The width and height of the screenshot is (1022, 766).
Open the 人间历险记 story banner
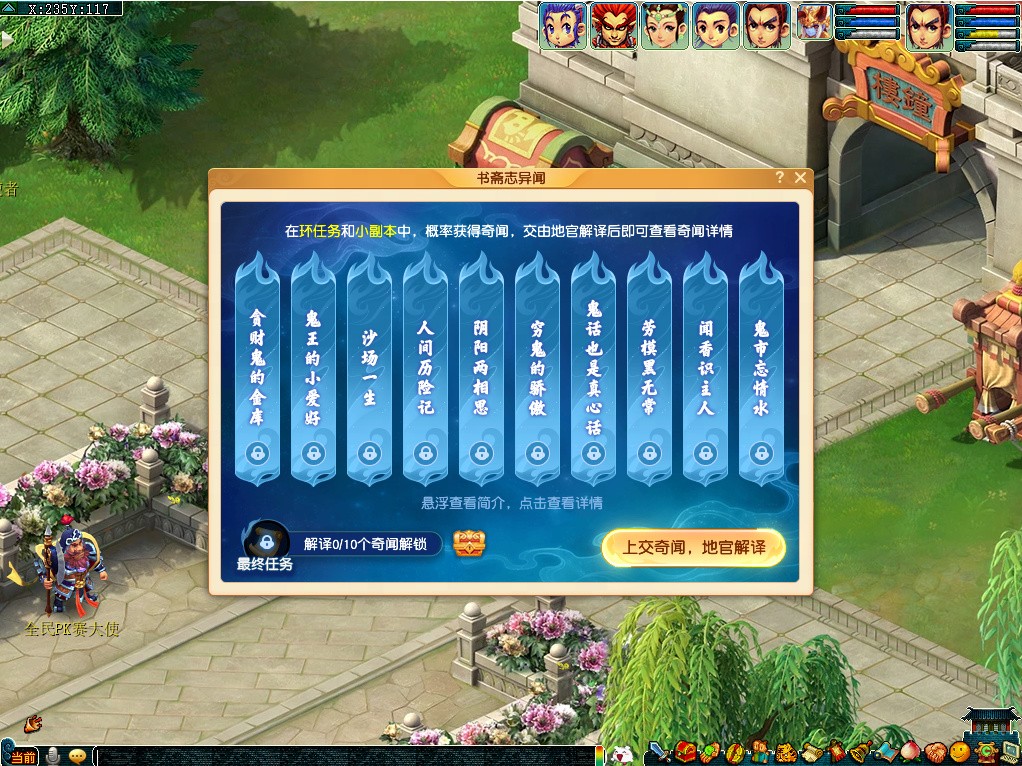click(x=426, y=370)
